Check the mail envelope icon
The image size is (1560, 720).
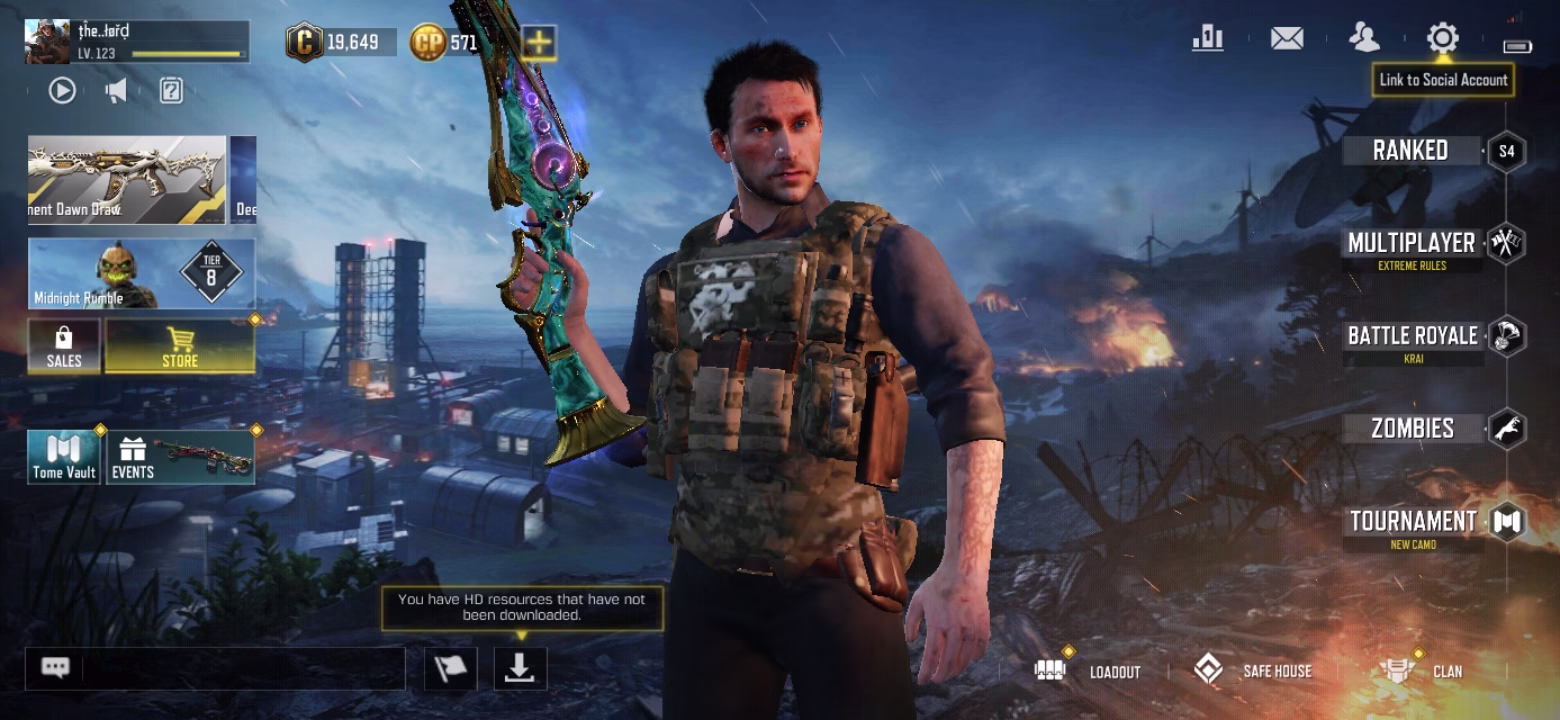coord(1287,39)
